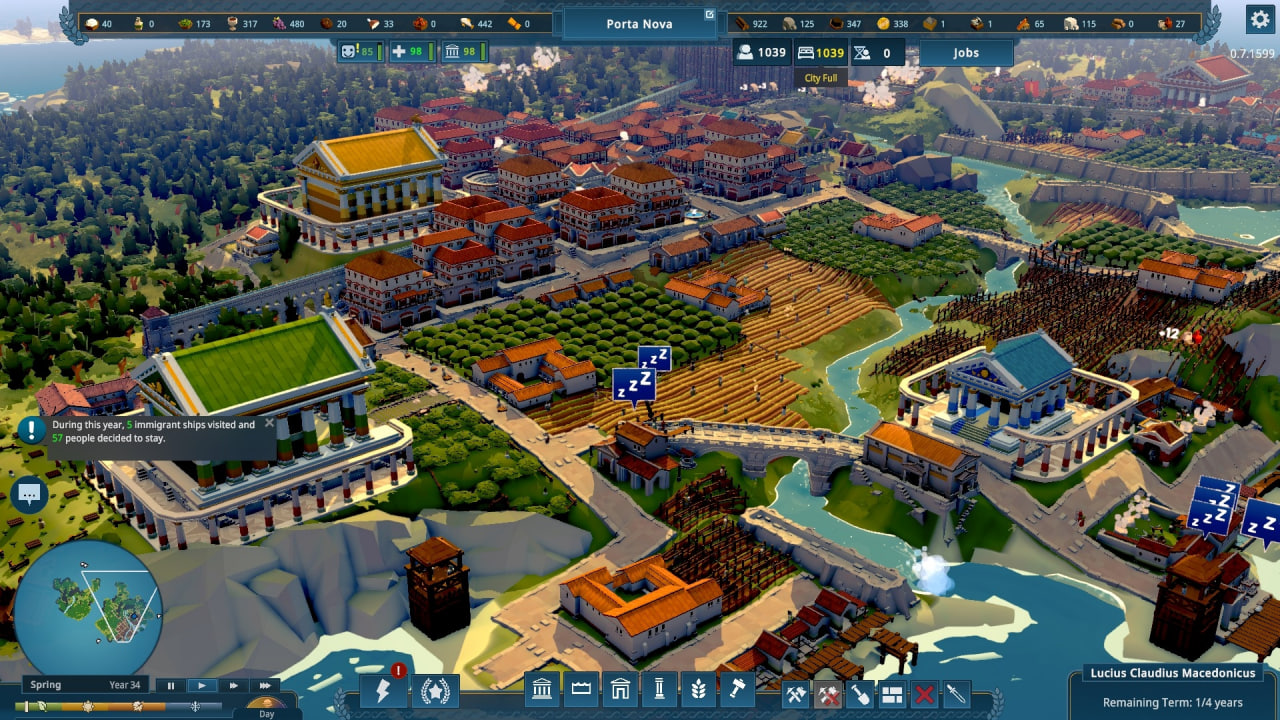Open the wheat farming build category
Screen dimensions: 1280x720
coord(698,690)
